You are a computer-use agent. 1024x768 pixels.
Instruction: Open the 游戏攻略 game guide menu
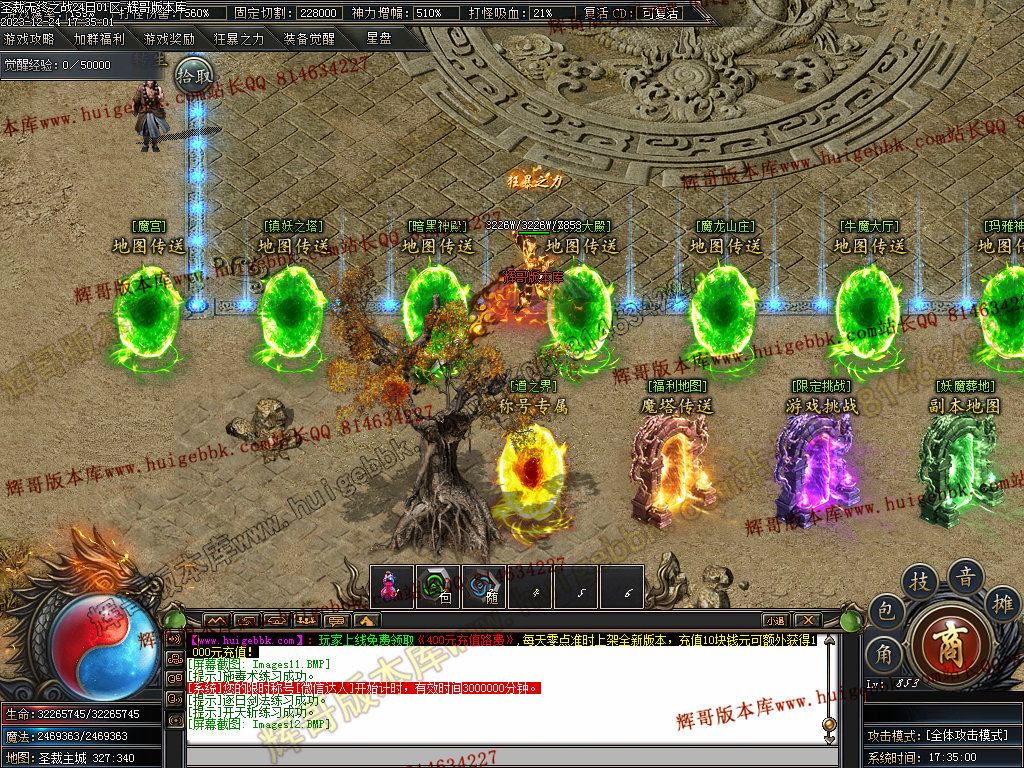coord(29,39)
